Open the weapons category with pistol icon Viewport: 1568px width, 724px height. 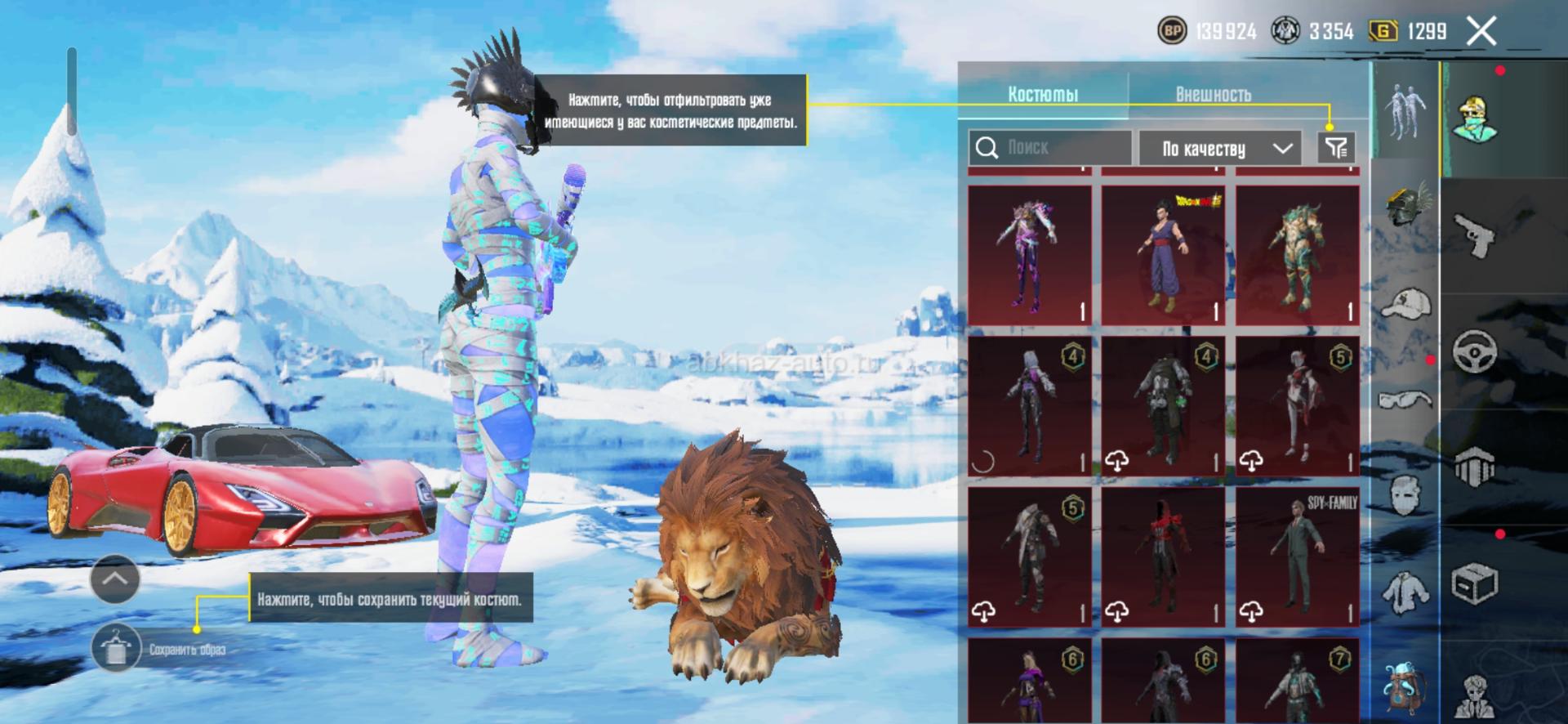tap(1475, 235)
